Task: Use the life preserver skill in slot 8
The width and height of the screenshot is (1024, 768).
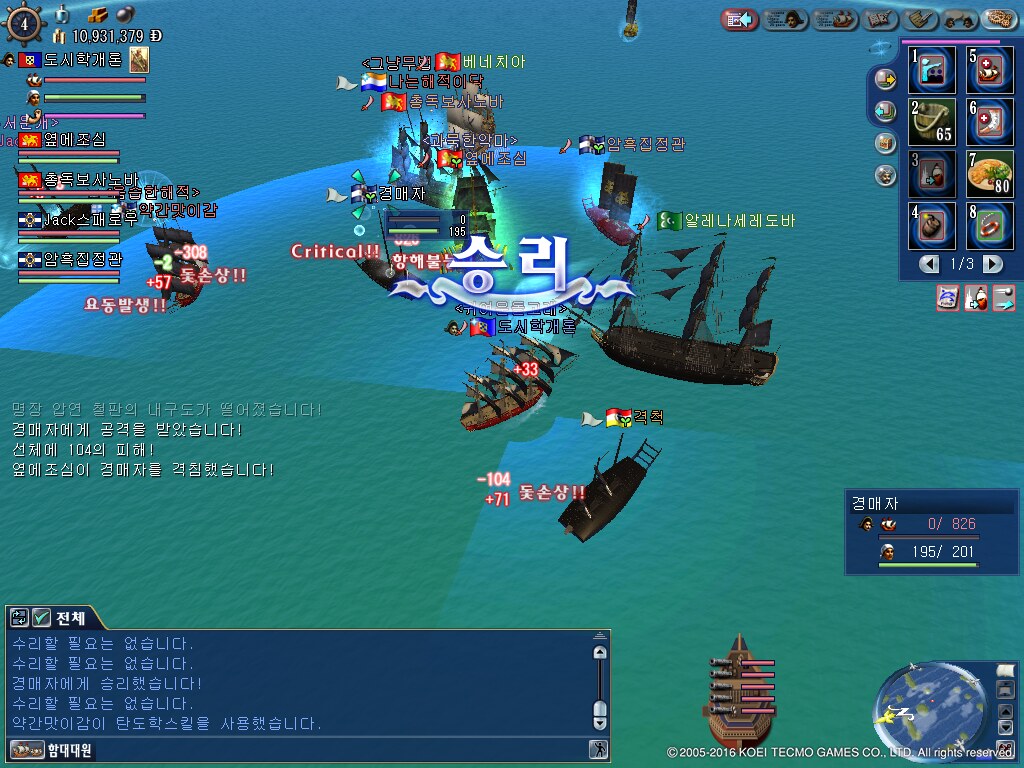Action: tap(990, 225)
